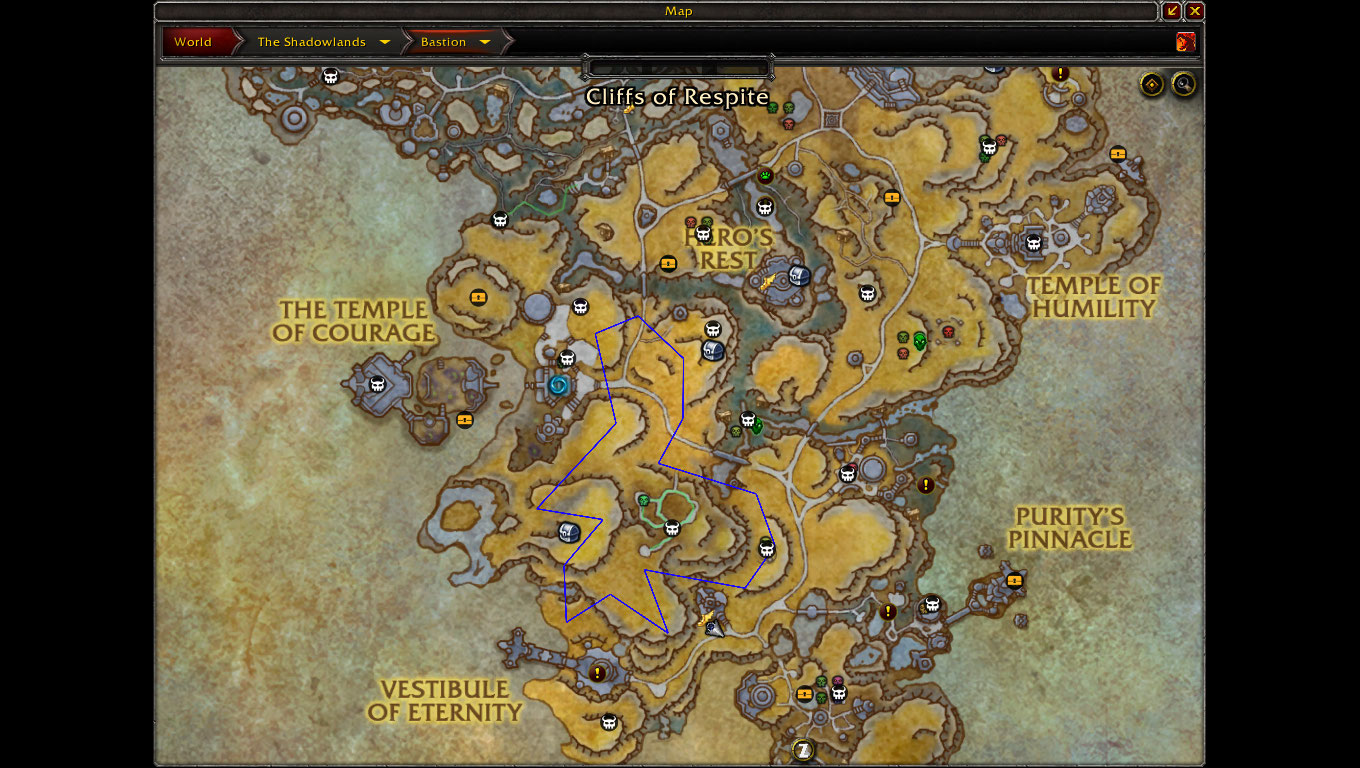Minimize the map with the arrow button
Image resolution: width=1360 pixels, height=768 pixels.
pos(1173,11)
